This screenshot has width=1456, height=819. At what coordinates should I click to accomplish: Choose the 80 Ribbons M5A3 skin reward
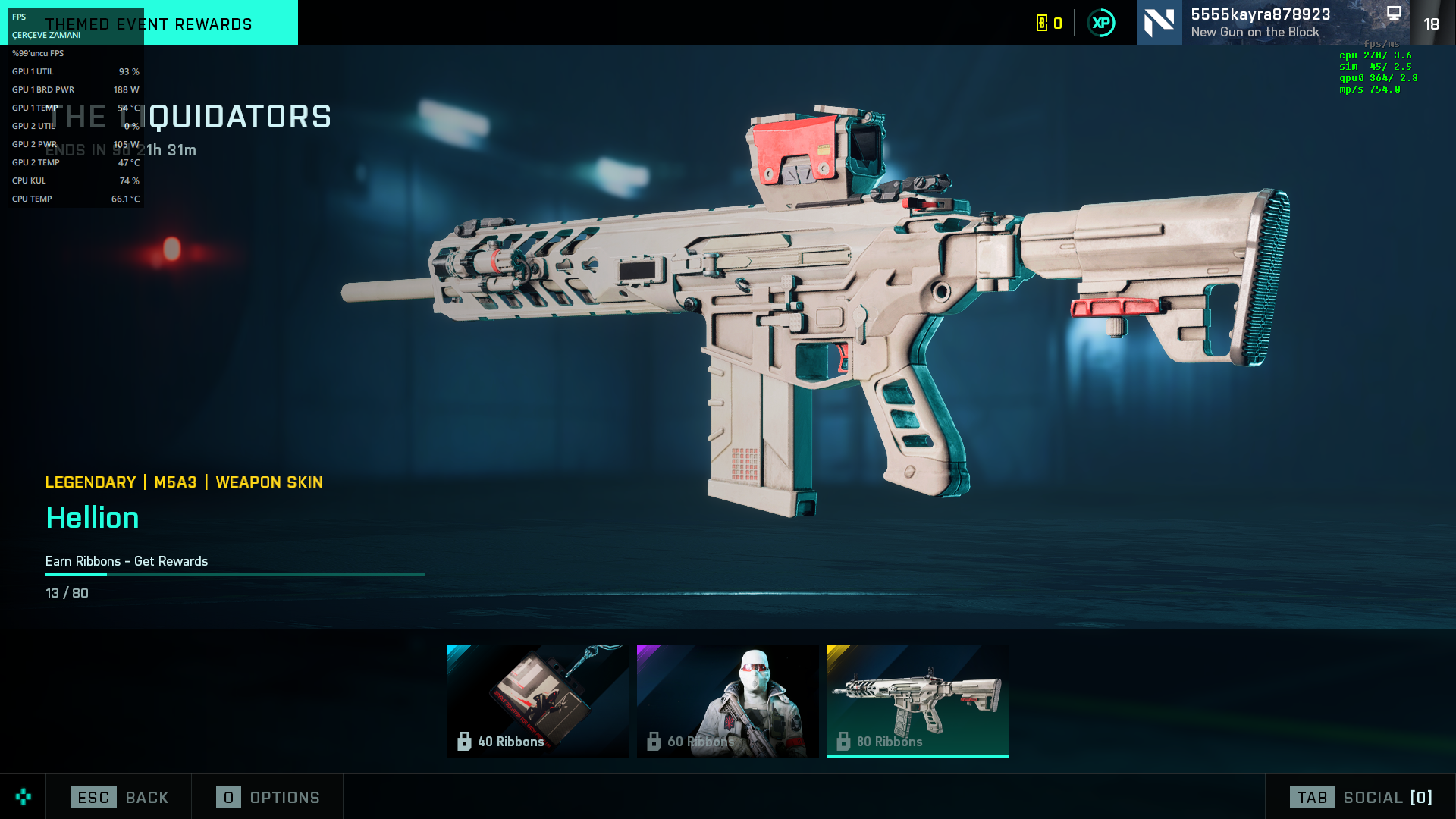917,700
